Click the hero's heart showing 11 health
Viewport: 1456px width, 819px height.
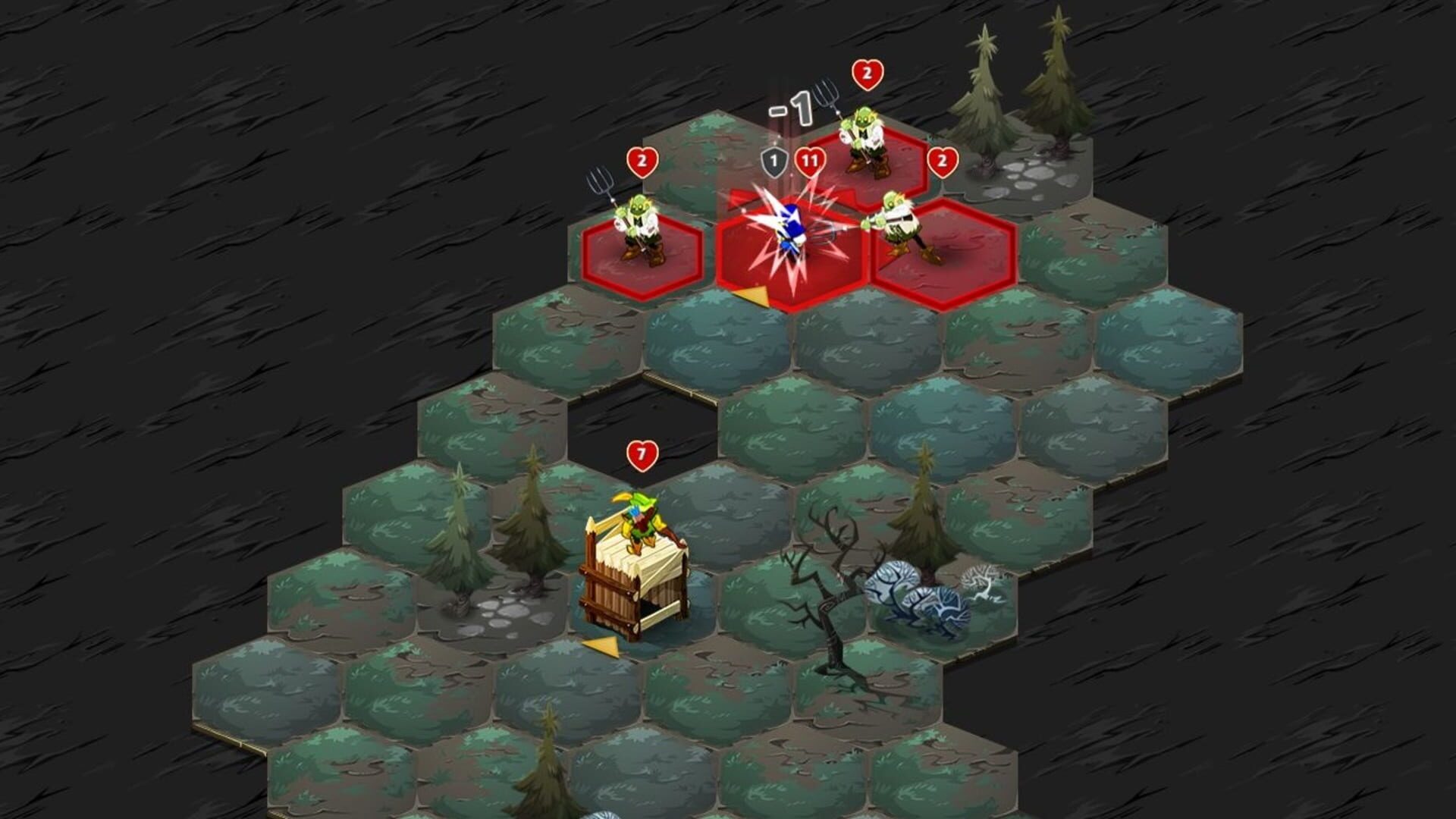coord(809,161)
